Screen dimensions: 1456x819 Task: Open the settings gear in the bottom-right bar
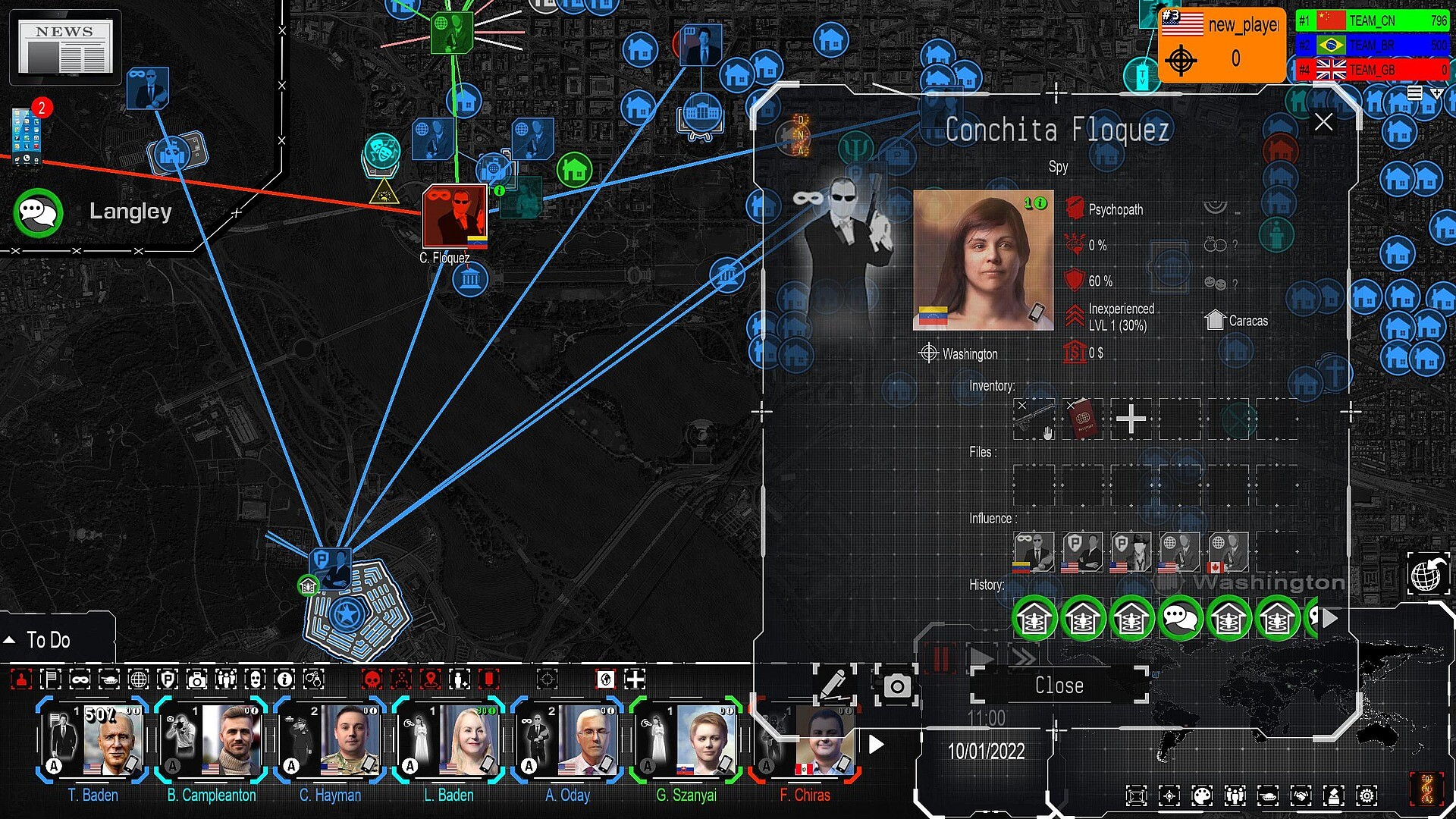point(1367,796)
